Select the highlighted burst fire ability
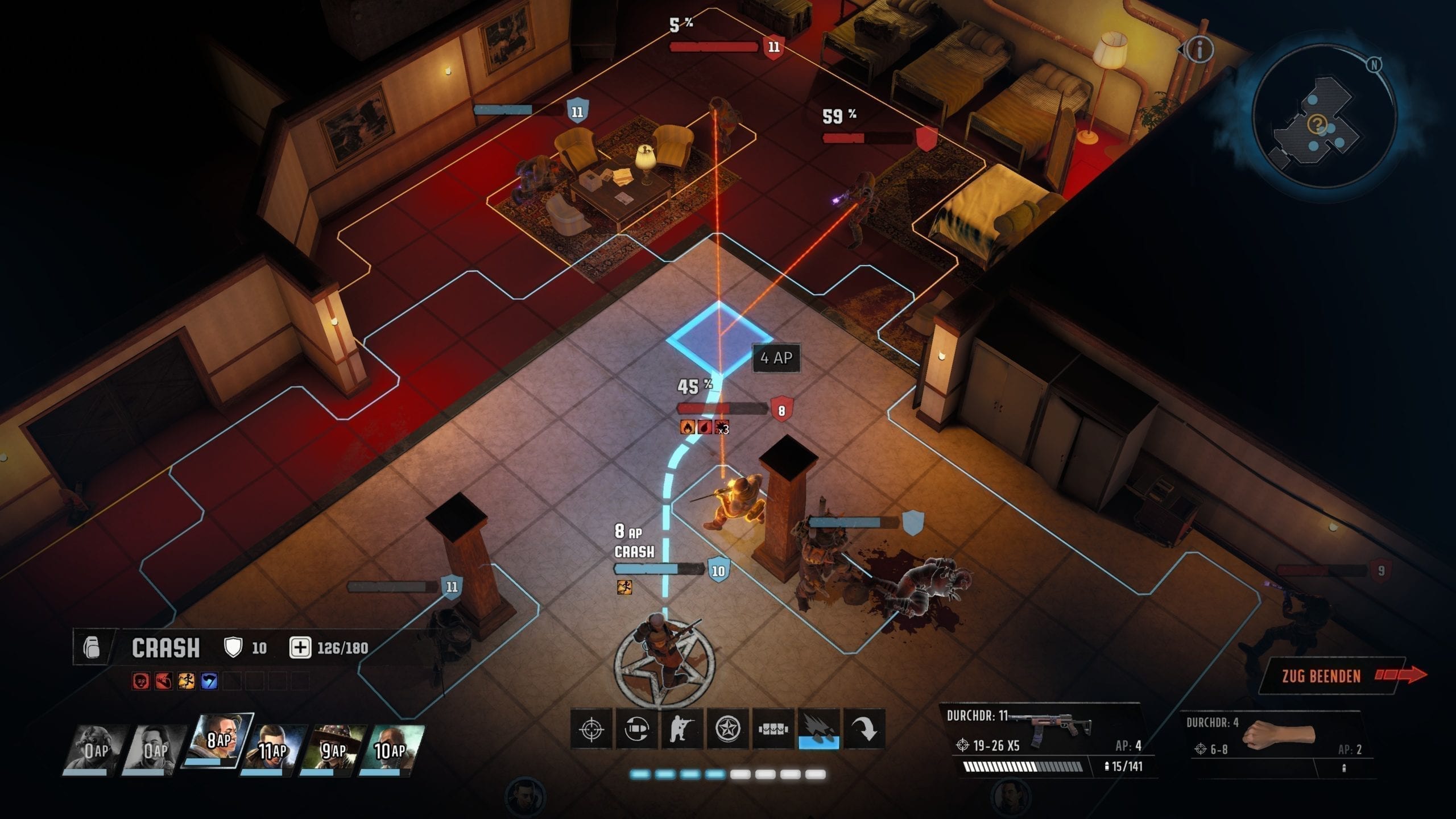The width and height of the screenshot is (1456, 819). click(818, 729)
